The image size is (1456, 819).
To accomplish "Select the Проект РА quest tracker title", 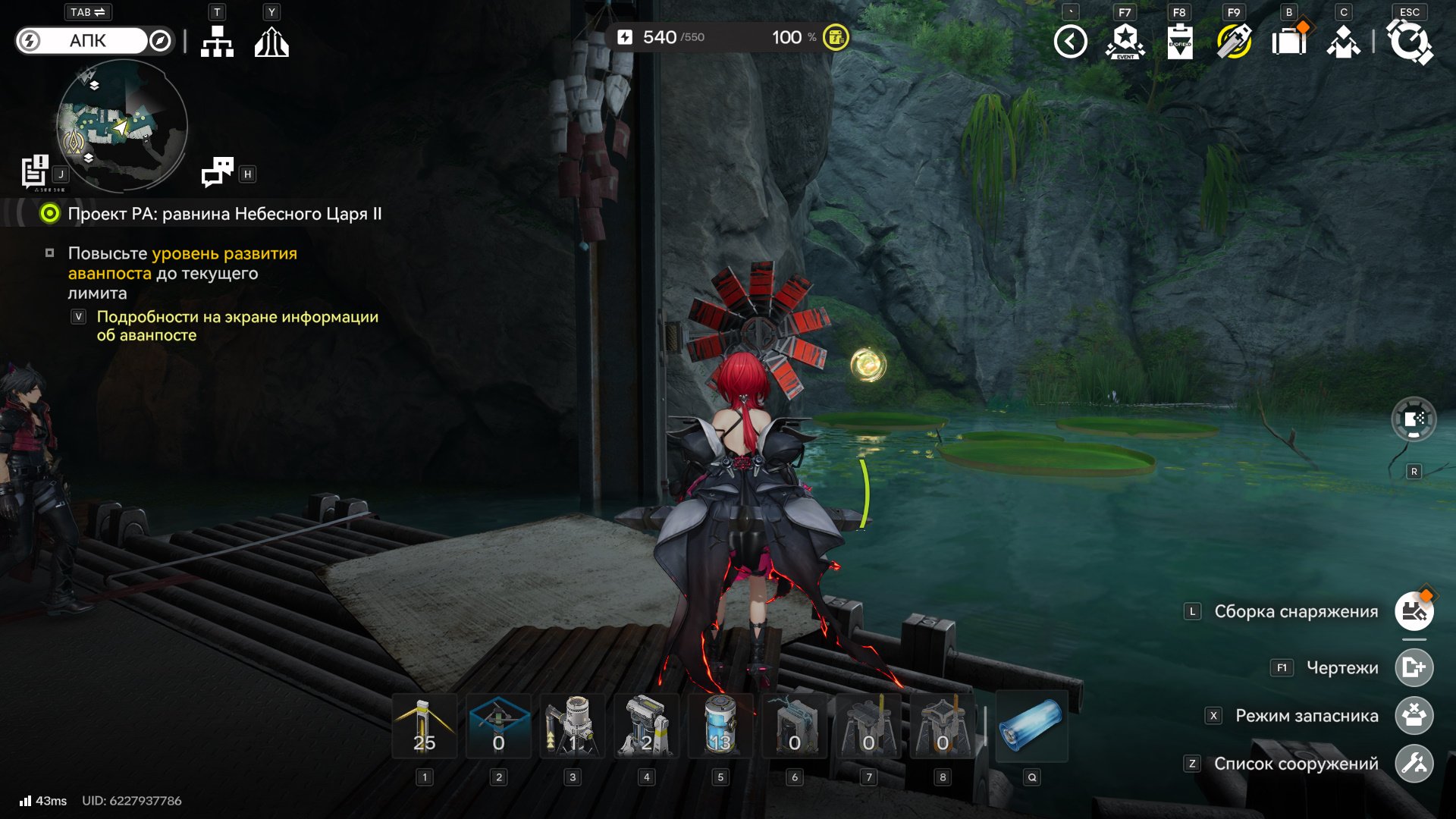I will tap(224, 214).
